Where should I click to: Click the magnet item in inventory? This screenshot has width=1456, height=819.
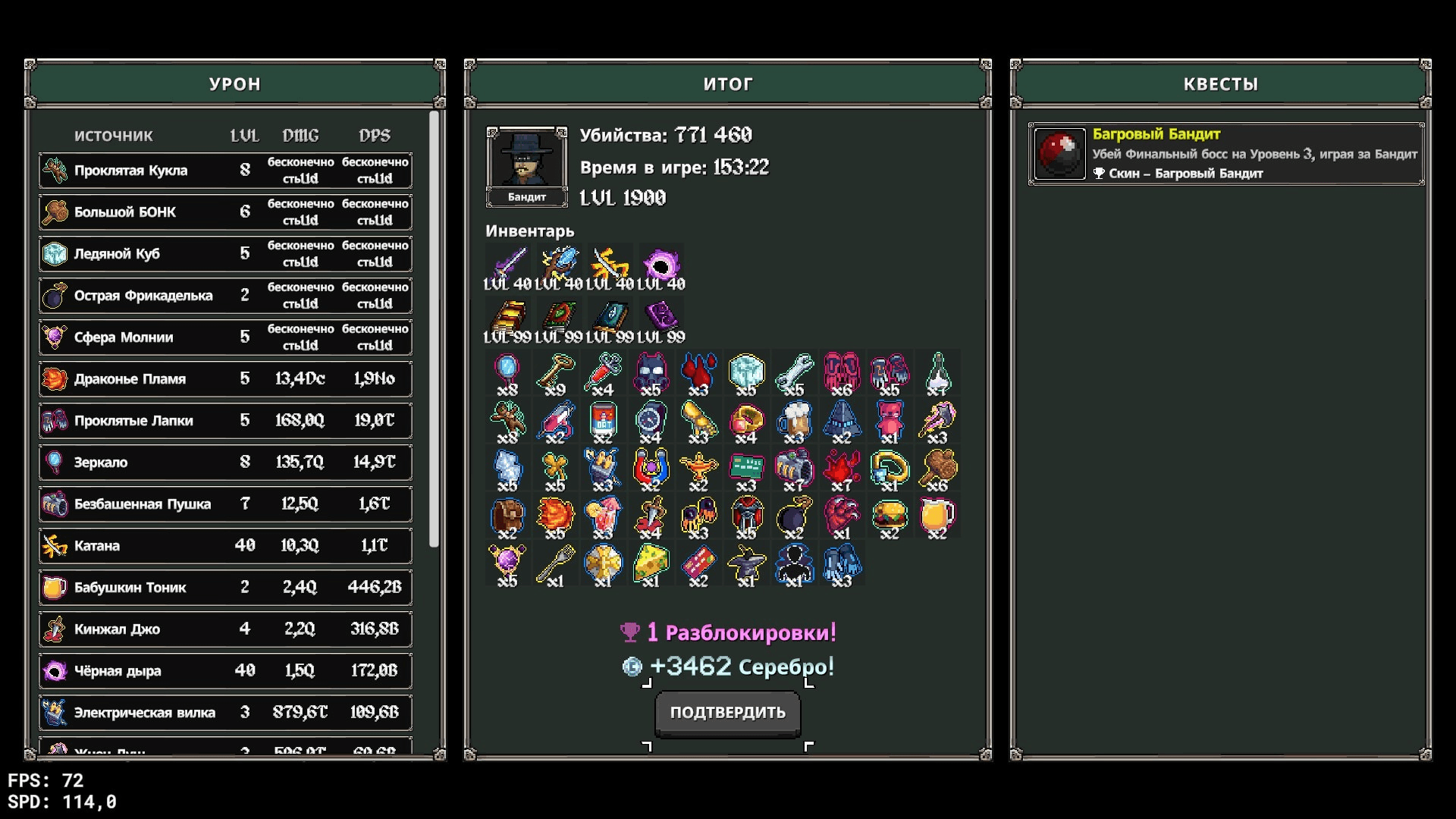click(x=652, y=469)
